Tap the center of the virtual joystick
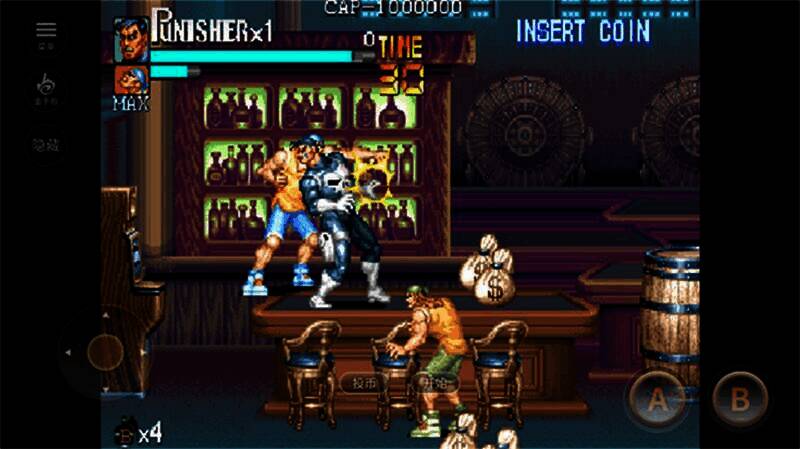Viewport: 800px width, 449px height. pos(105,351)
